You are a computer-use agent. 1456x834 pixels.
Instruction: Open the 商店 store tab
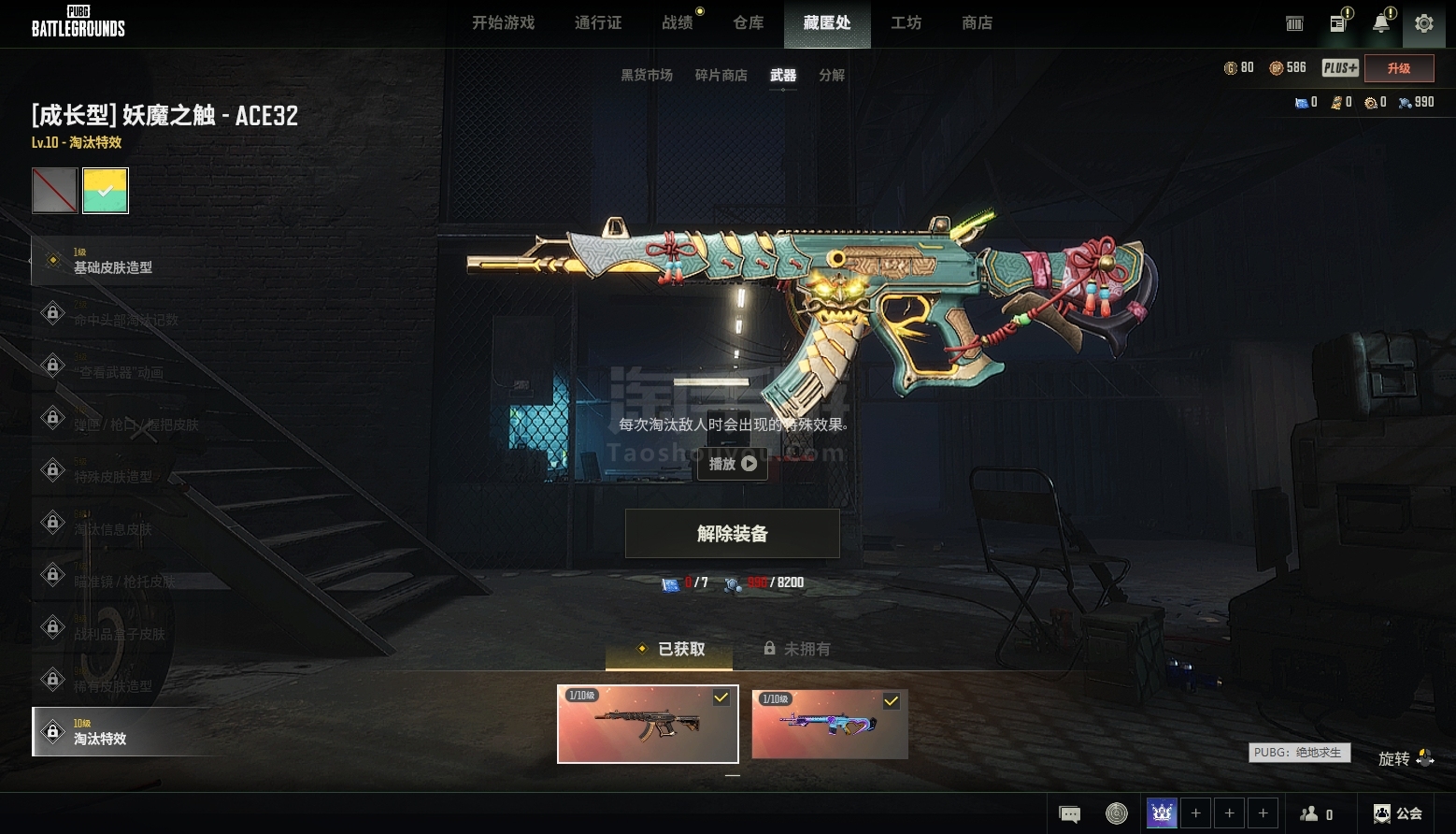tap(977, 23)
